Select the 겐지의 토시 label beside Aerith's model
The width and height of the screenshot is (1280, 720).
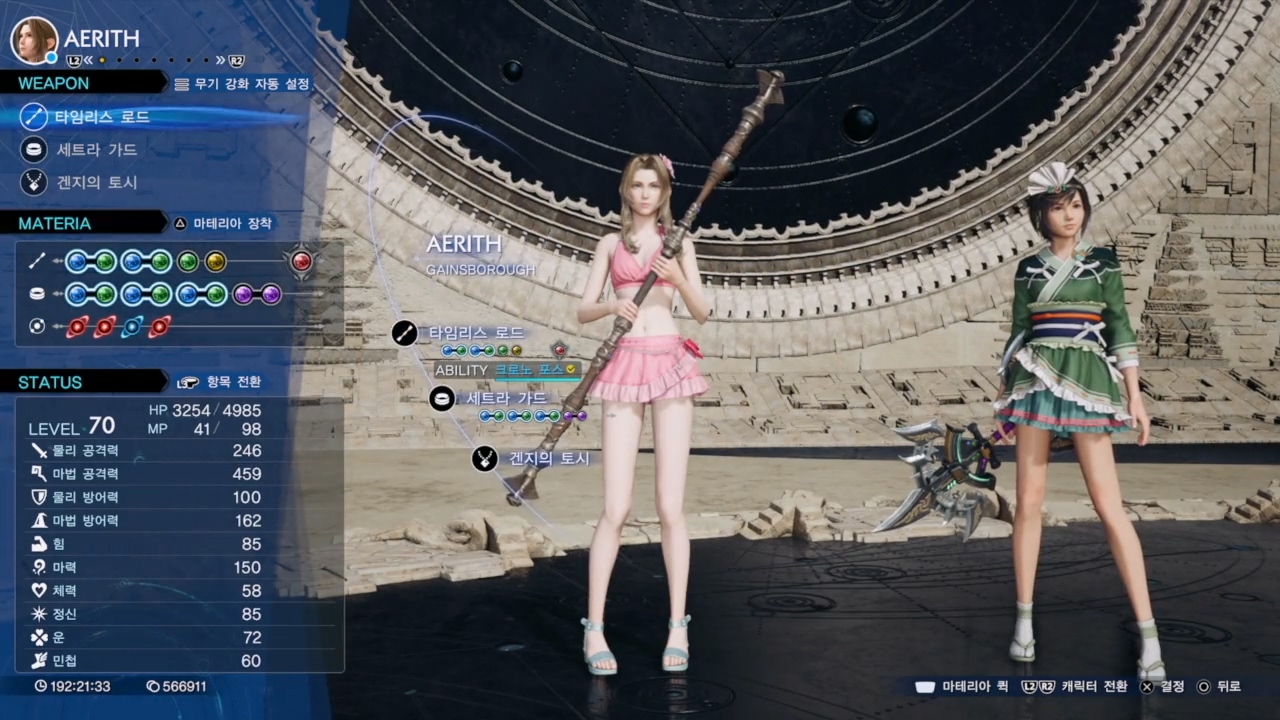[548, 459]
